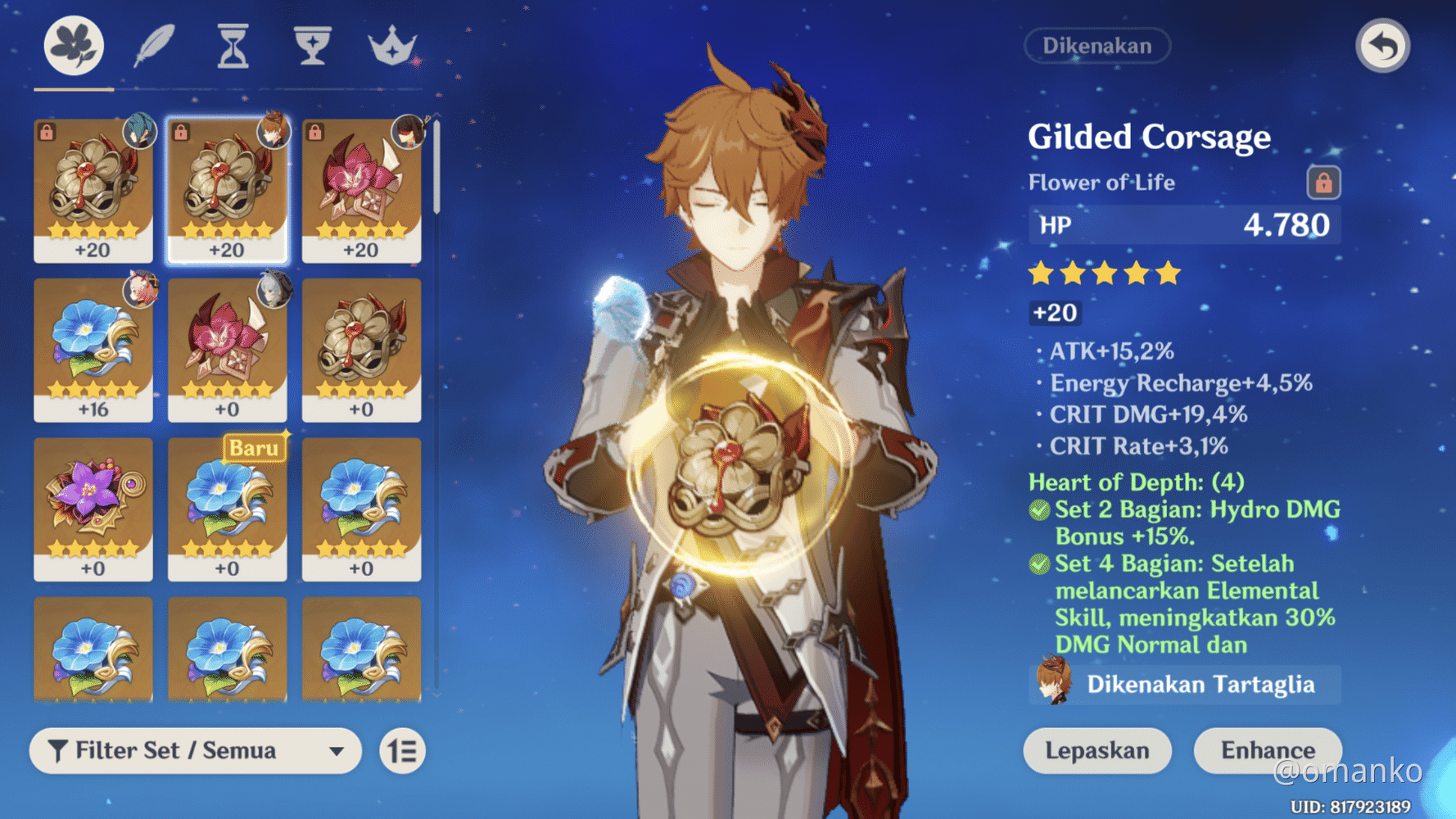1456x819 pixels.
Task: Click the Lepaskan button
Action: click(x=1097, y=749)
